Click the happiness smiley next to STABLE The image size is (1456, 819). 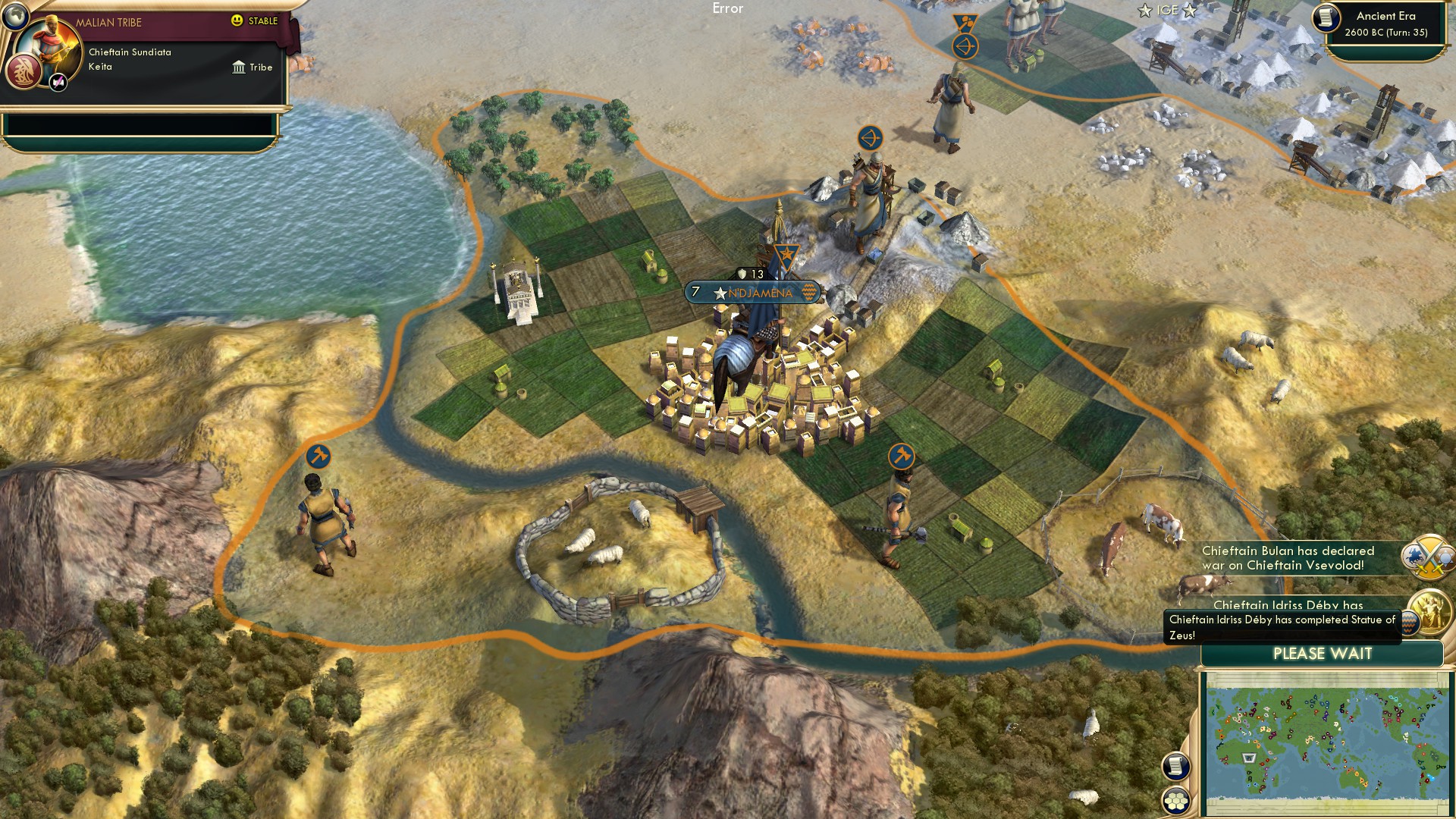coord(237,22)
